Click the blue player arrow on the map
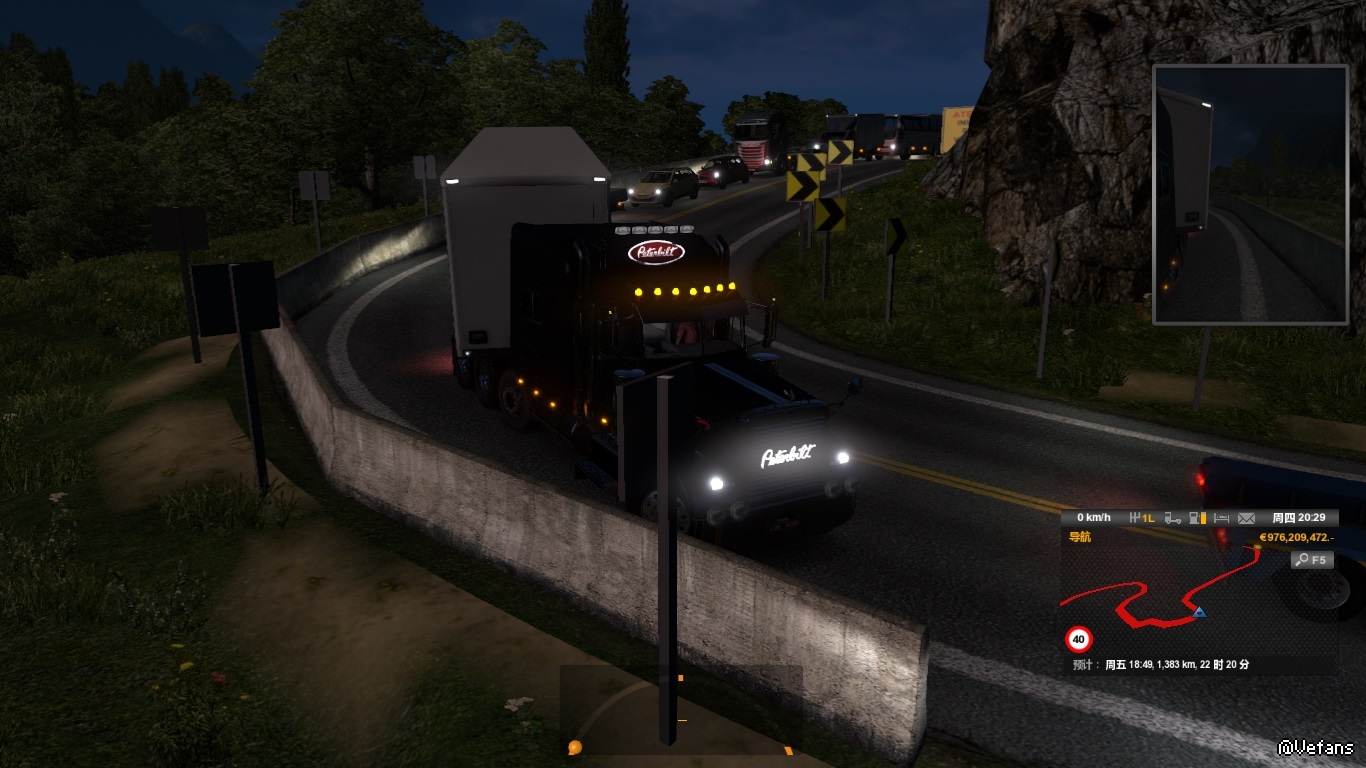The width and height of the screenshot is (1366, 768). pos(1198,611)
